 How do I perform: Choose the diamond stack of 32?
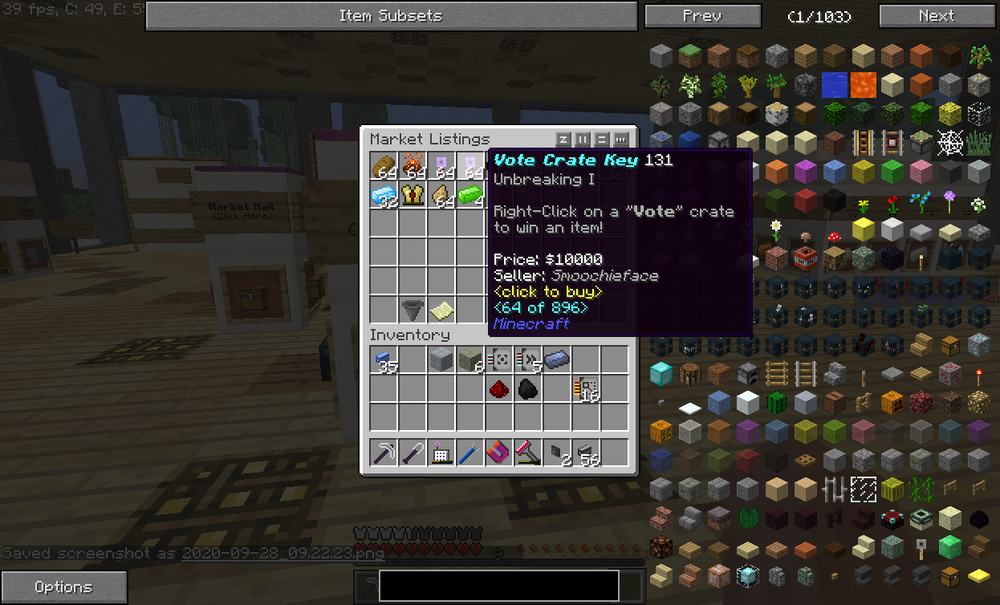384,194
